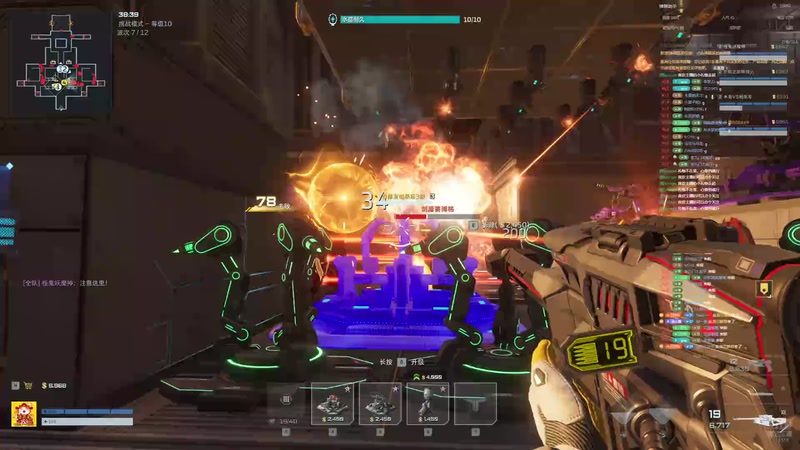Select the round trap slot icon
Viewport: 800px width, 450px height.
tap(286, 398)
